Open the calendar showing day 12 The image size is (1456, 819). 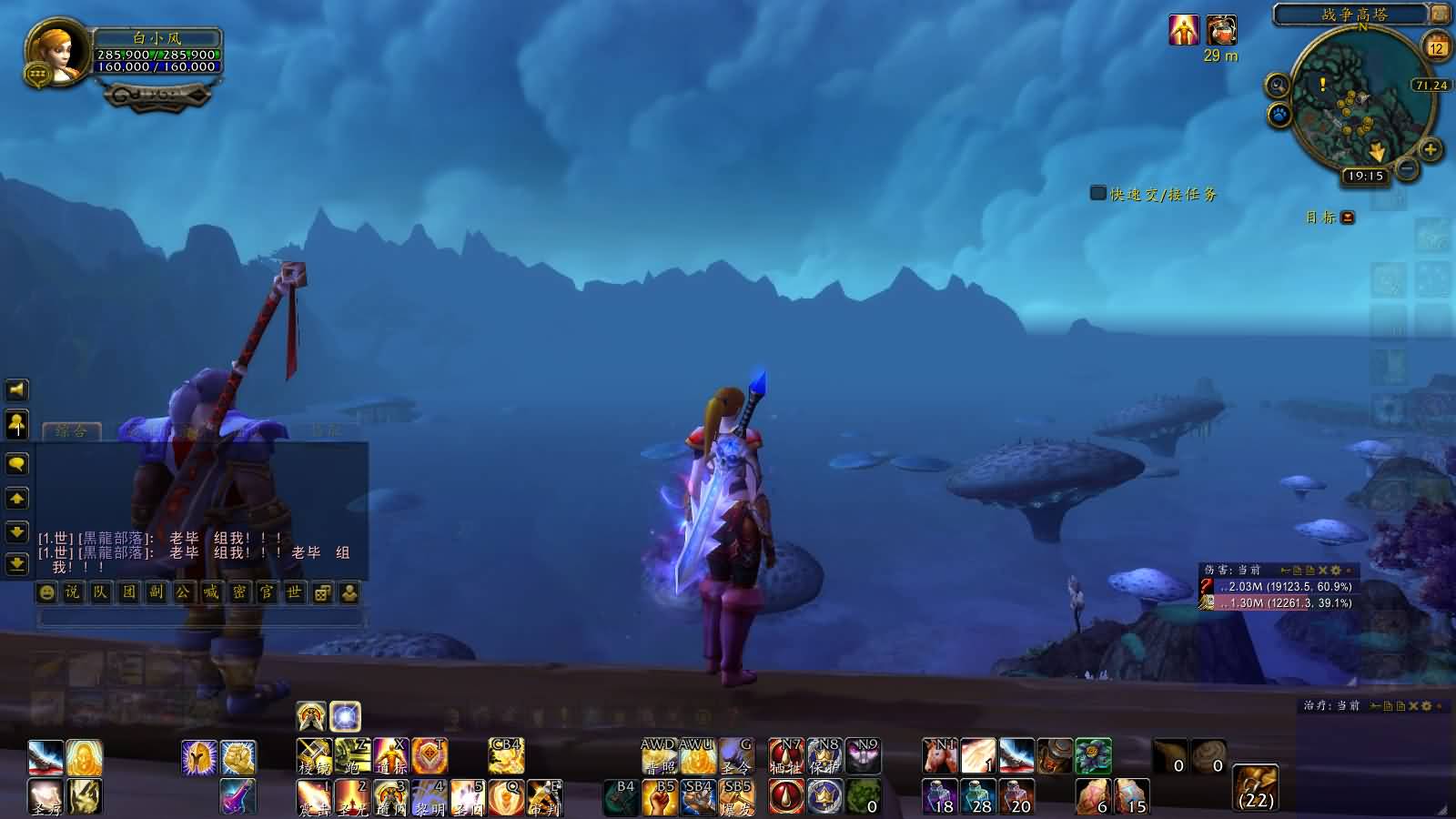click(1437, 46)
